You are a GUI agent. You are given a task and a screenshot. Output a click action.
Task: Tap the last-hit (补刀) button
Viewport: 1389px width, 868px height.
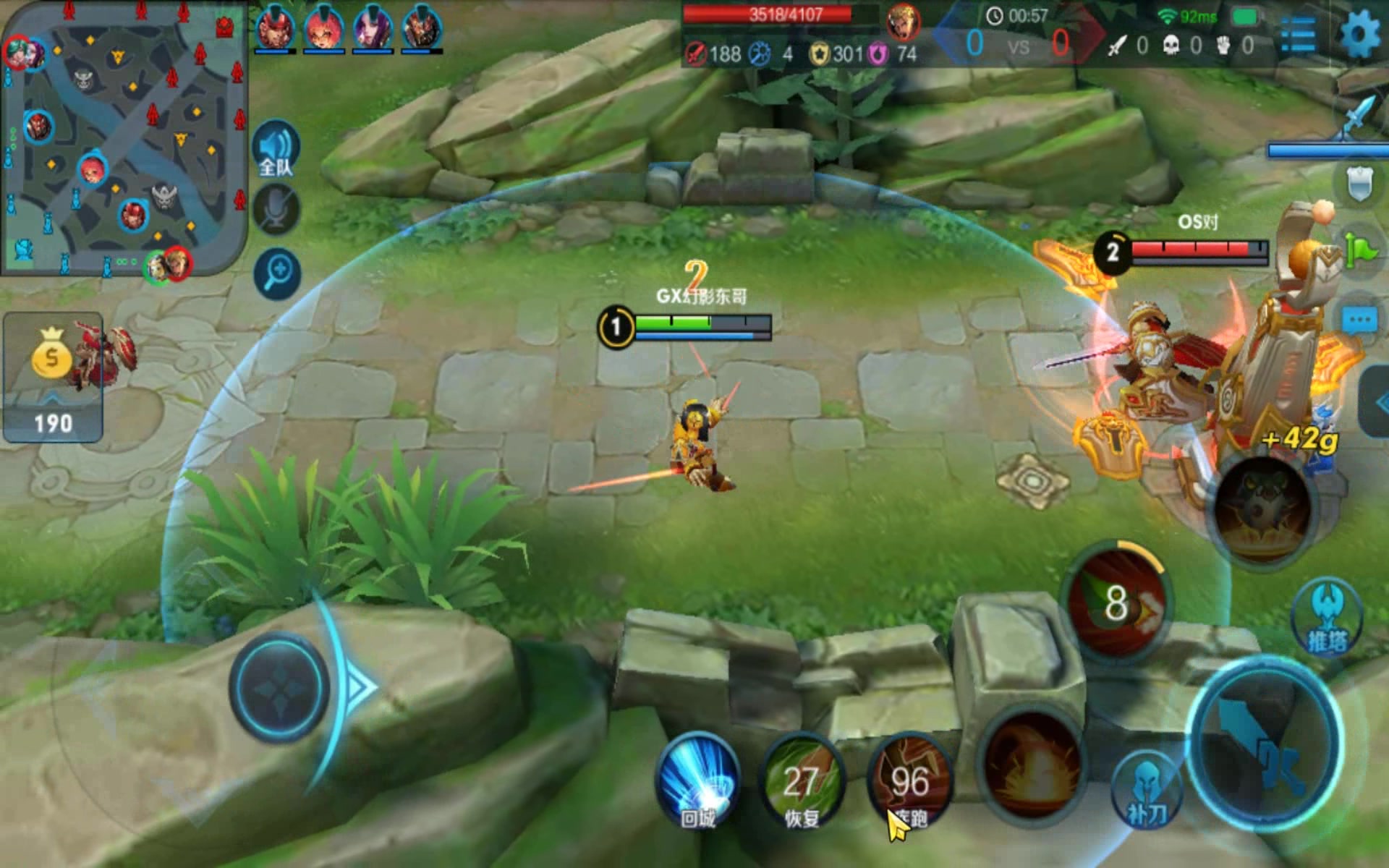1147,792
